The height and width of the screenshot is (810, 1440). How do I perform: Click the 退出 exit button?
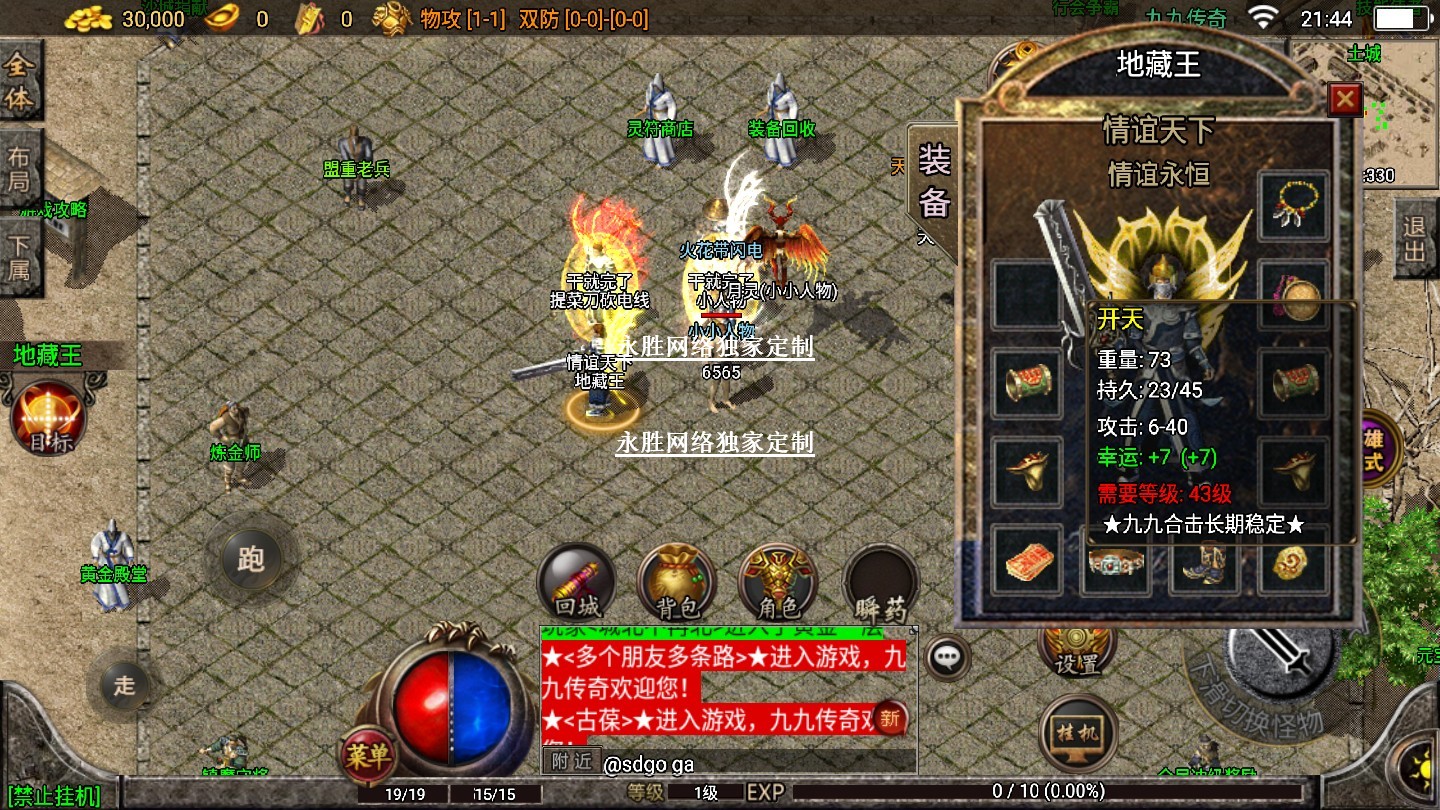1415,239
